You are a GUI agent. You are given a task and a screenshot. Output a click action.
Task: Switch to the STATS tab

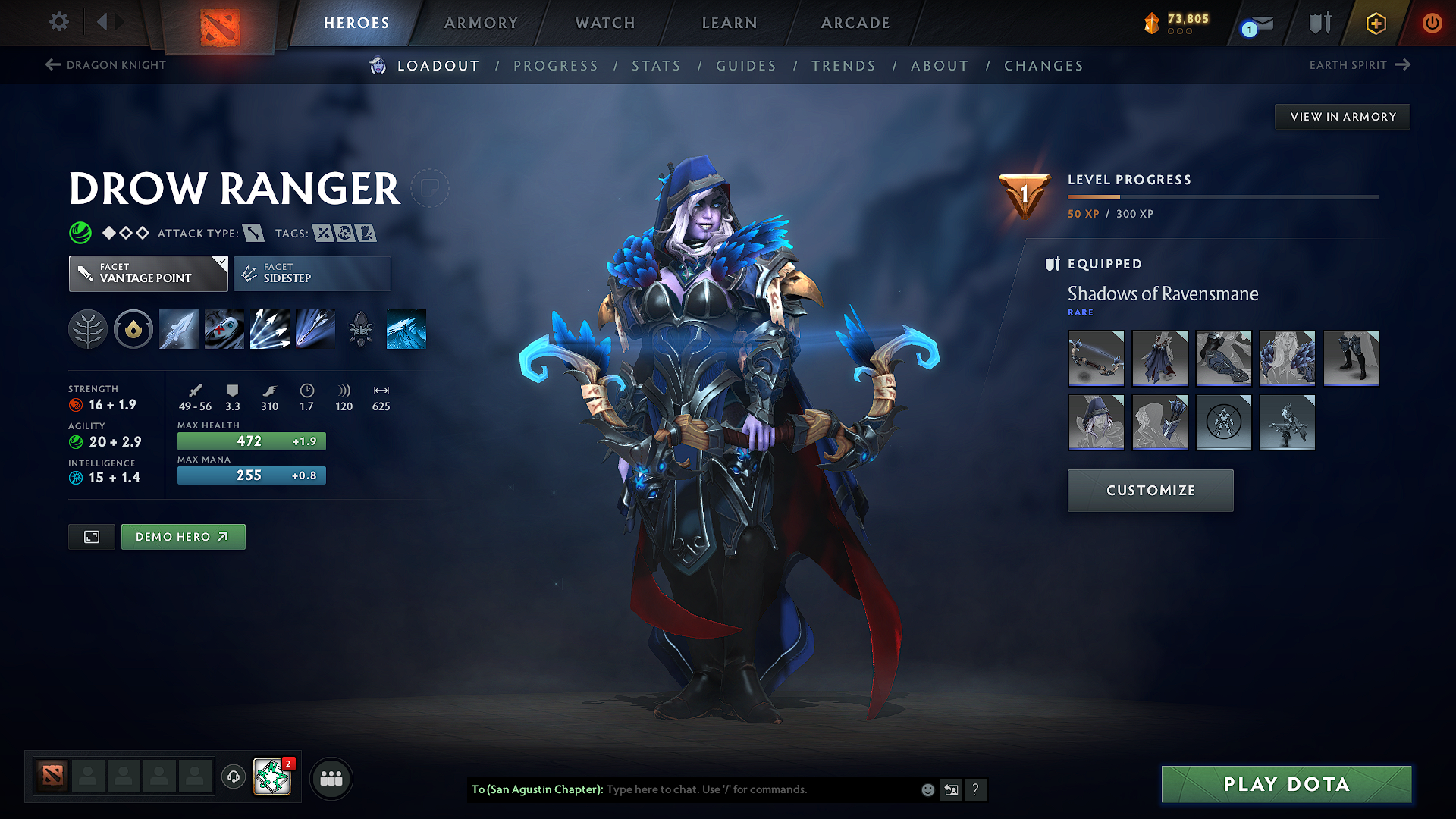[x=657, y=66]
